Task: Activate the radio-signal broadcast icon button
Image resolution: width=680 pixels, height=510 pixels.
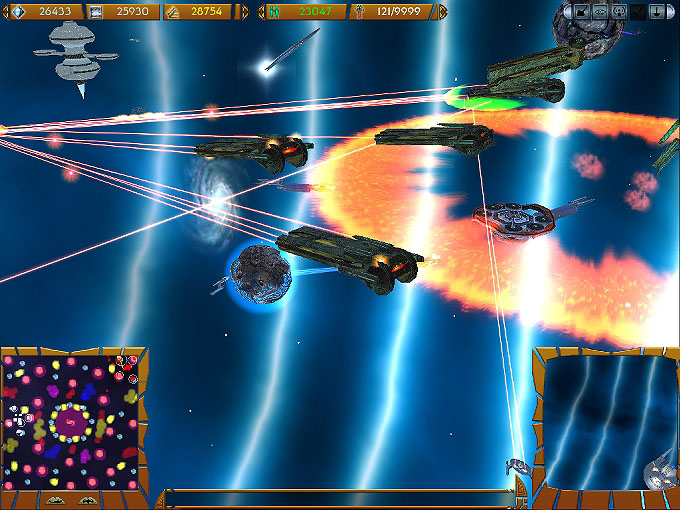Action: 618,12
